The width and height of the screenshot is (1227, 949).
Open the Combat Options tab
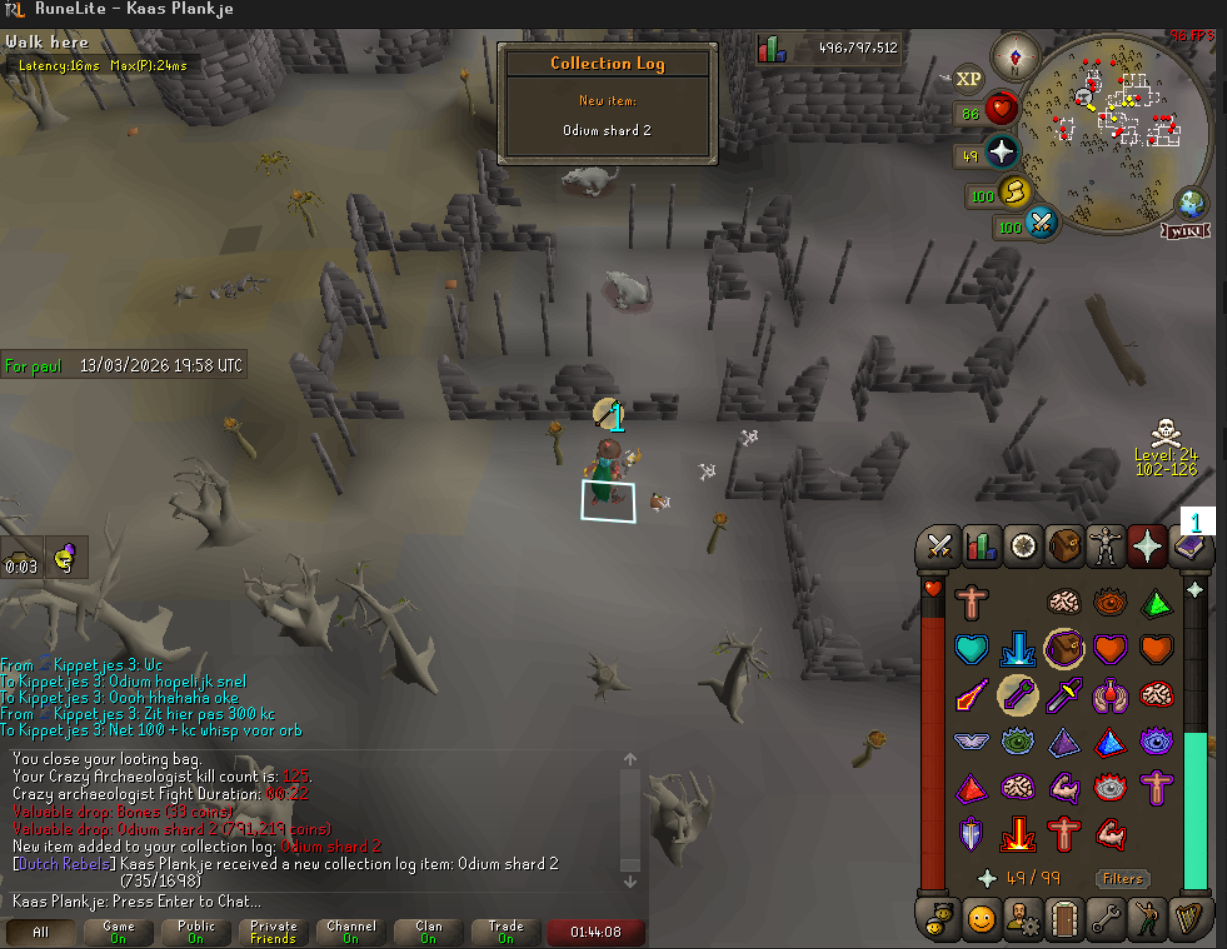point(939,546)
